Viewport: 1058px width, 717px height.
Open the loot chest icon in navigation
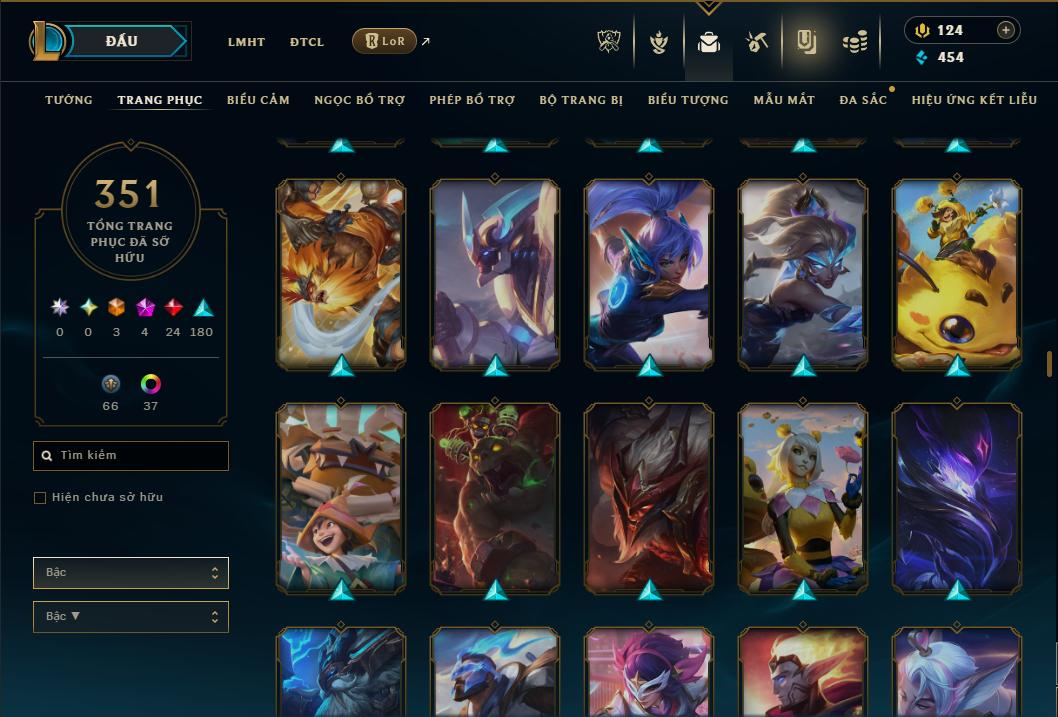[757, 42]
